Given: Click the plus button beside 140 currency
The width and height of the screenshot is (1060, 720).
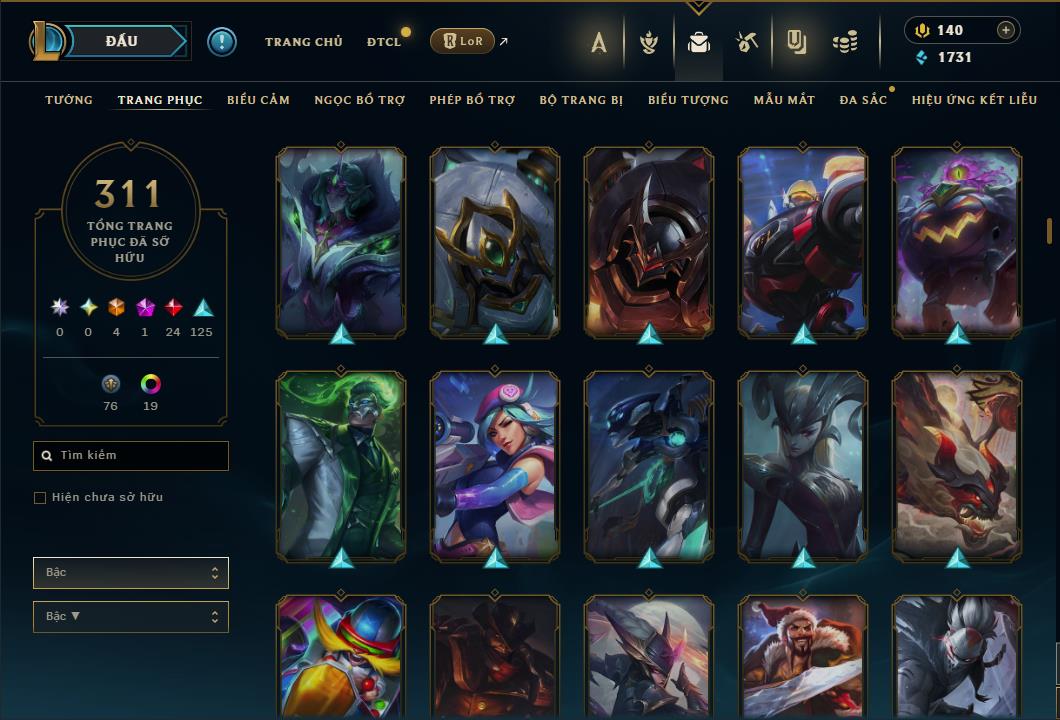Looking at the screenshot, I should coord(1006,30).
